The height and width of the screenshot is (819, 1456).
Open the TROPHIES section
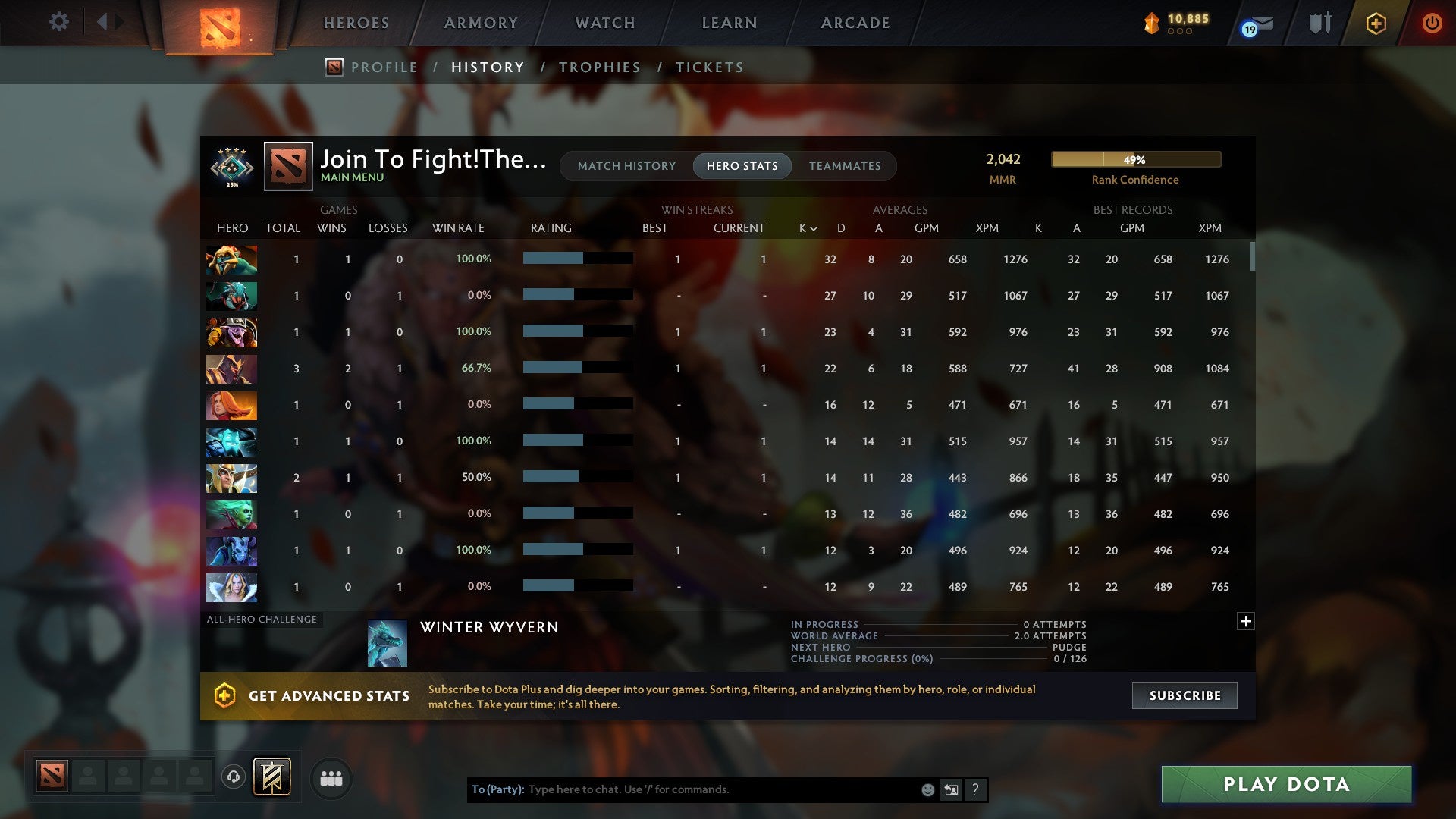point(599,67)
